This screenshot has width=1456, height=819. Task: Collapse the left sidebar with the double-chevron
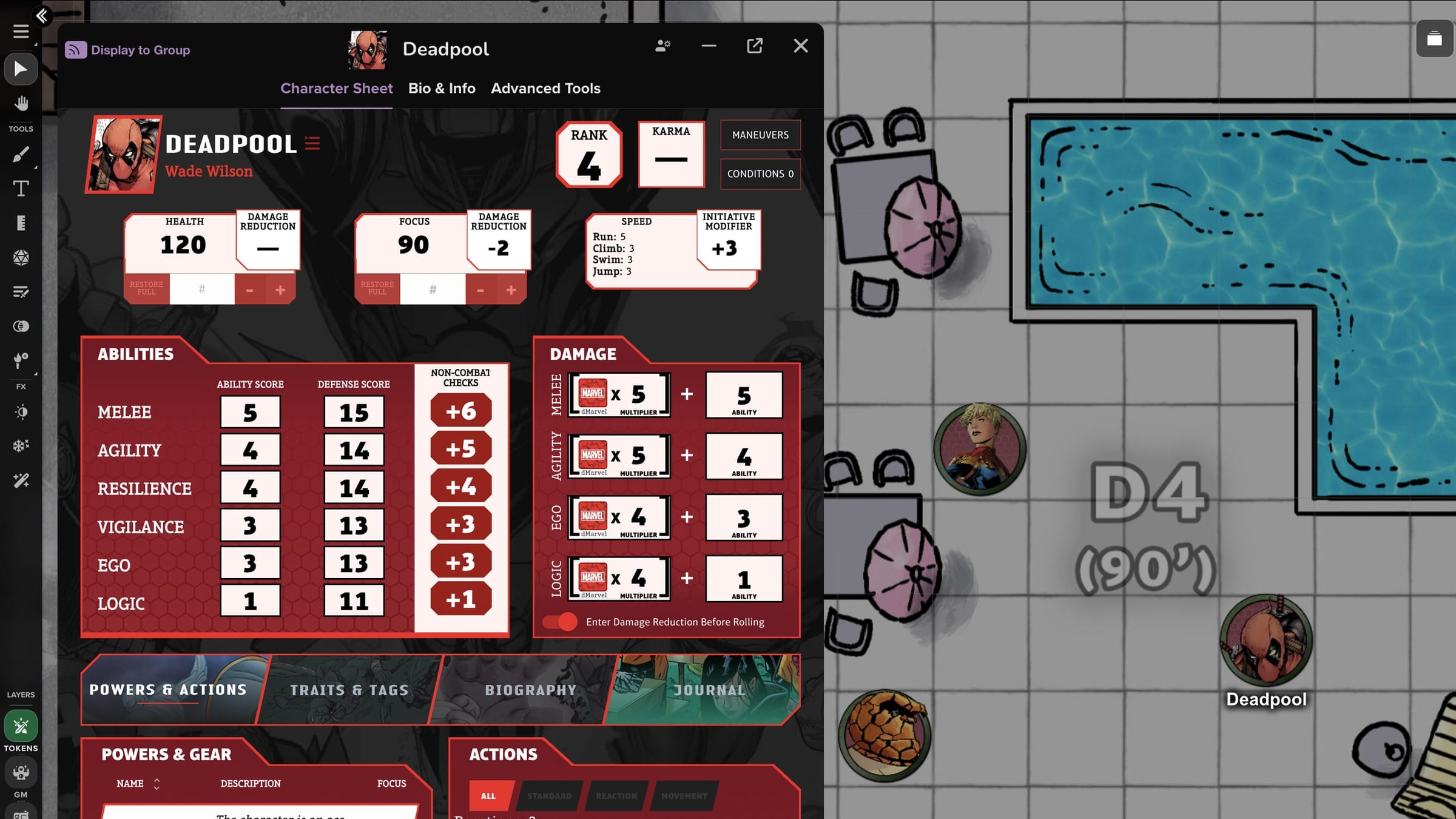click(41, 16)
